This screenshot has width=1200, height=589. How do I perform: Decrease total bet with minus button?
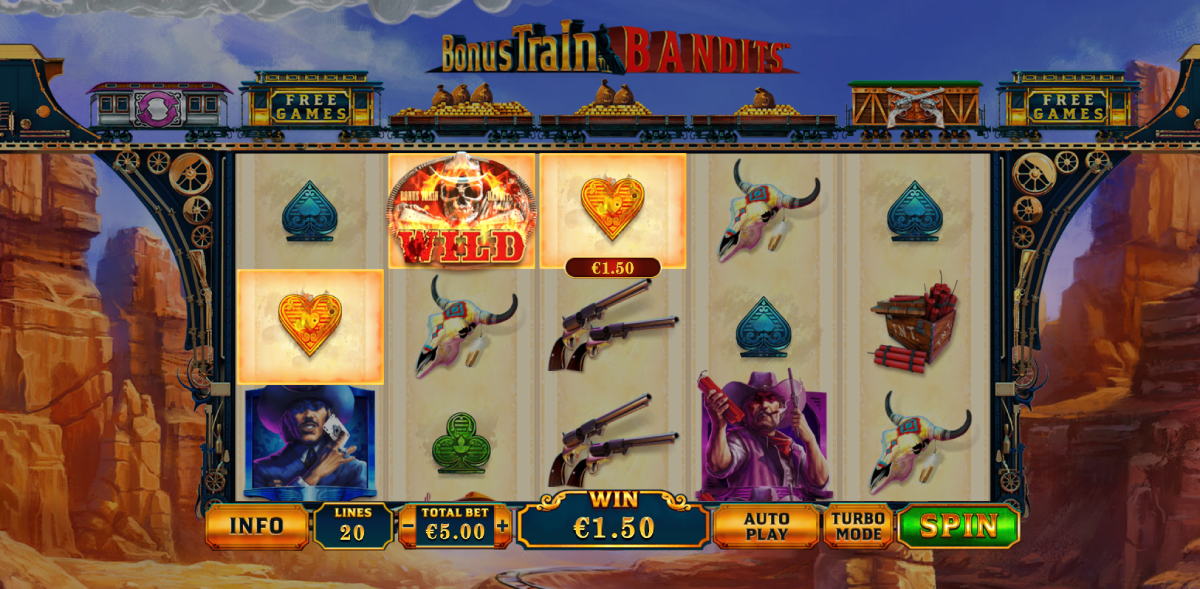[x=408, y=526]
